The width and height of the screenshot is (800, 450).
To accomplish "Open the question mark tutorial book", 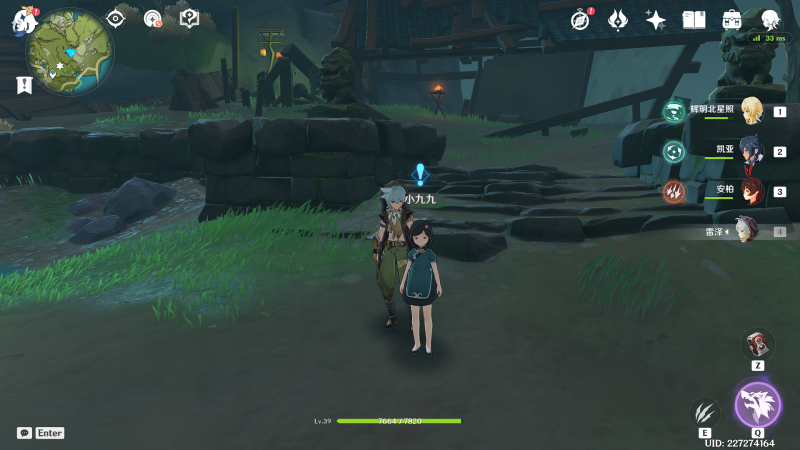I will 189,18.
